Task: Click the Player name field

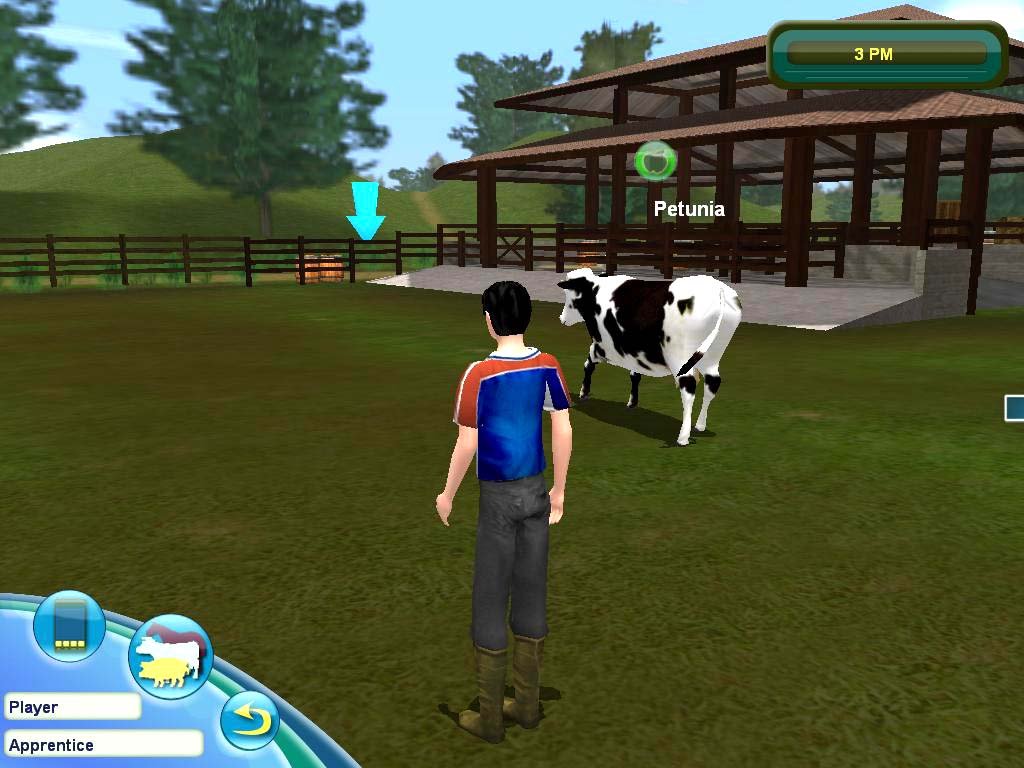Action: 72,707
